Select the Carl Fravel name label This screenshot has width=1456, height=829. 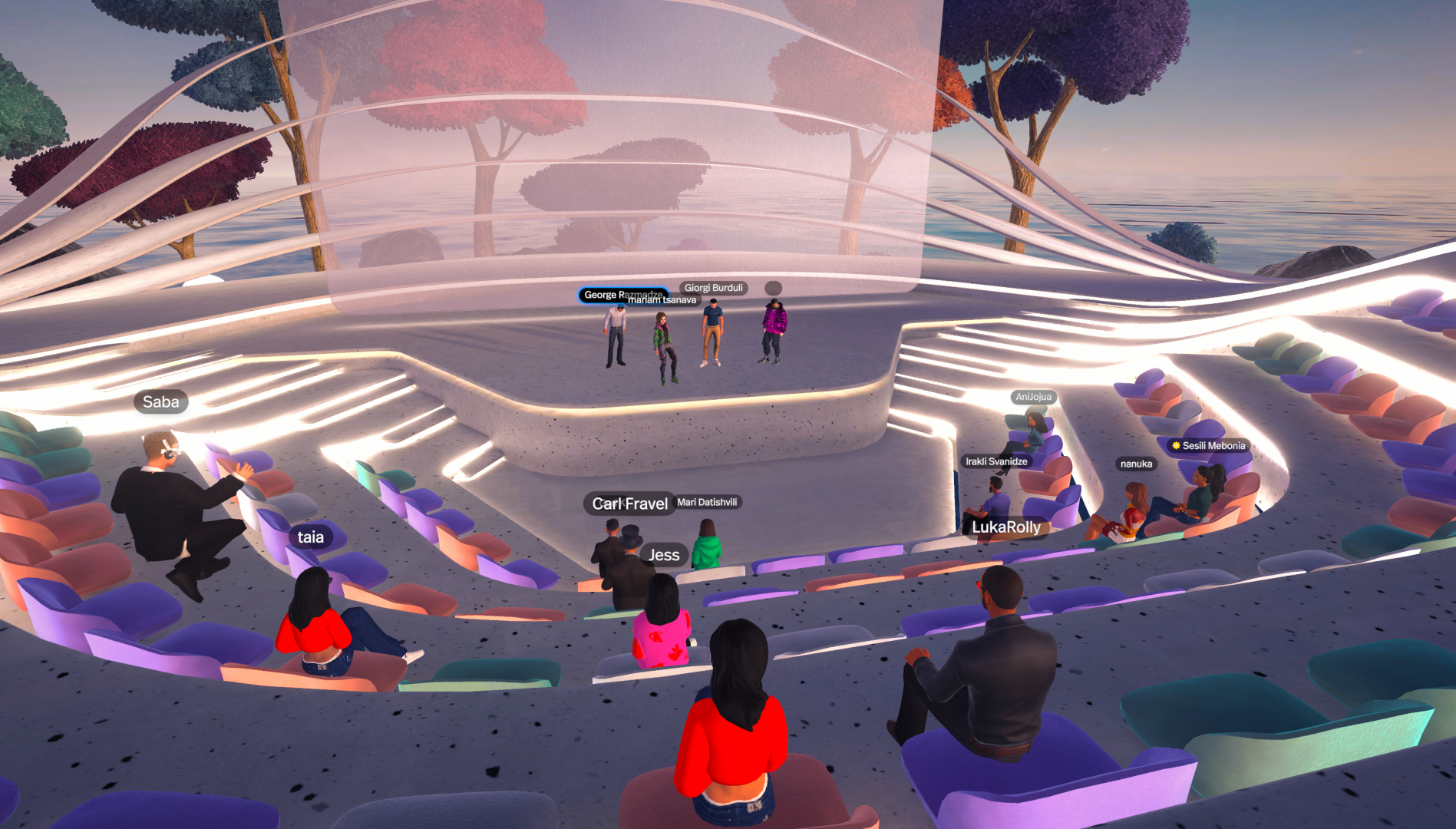(629, 504)
